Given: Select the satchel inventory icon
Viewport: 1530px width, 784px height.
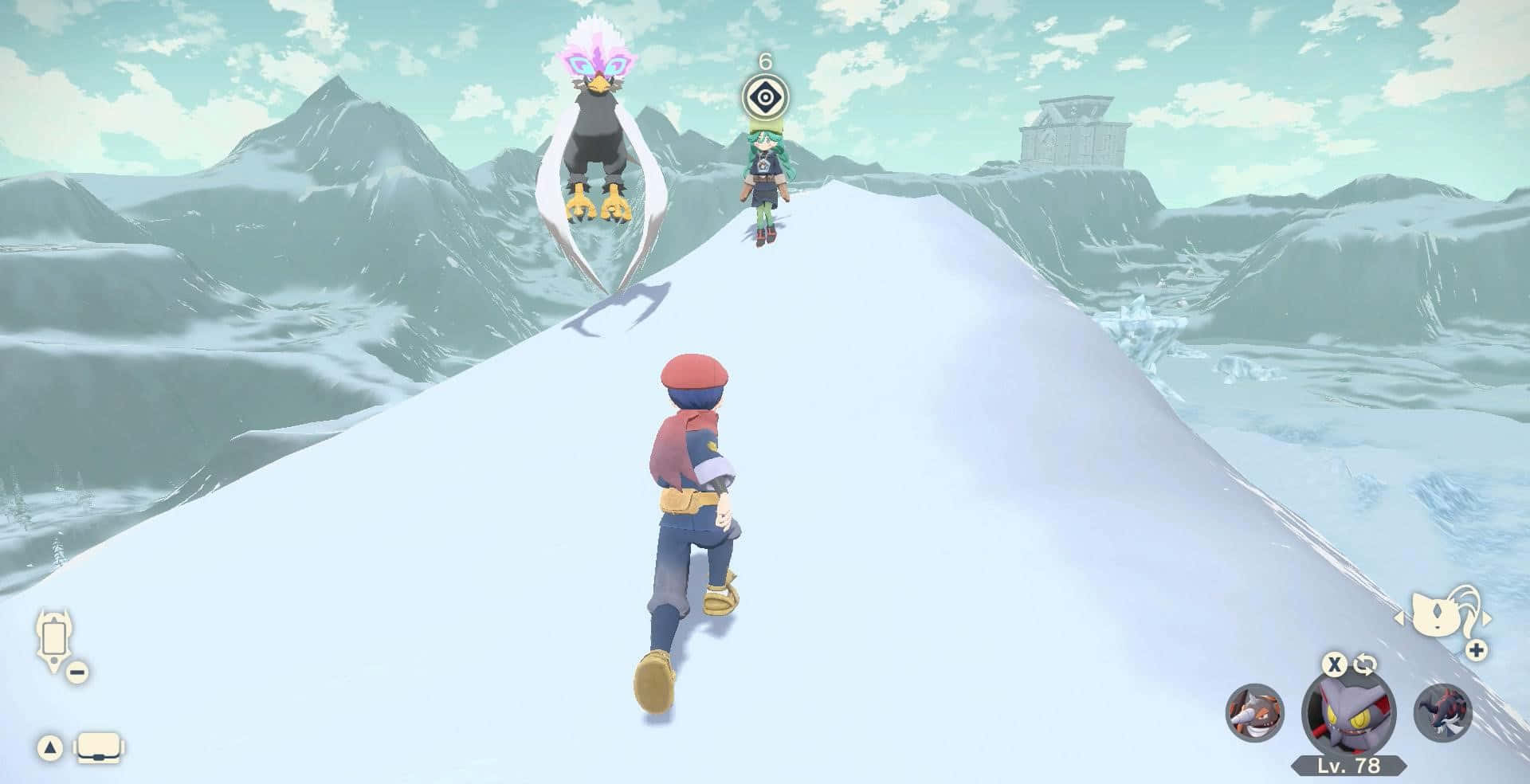Looking at the screenshot, I should coord(97,747).
